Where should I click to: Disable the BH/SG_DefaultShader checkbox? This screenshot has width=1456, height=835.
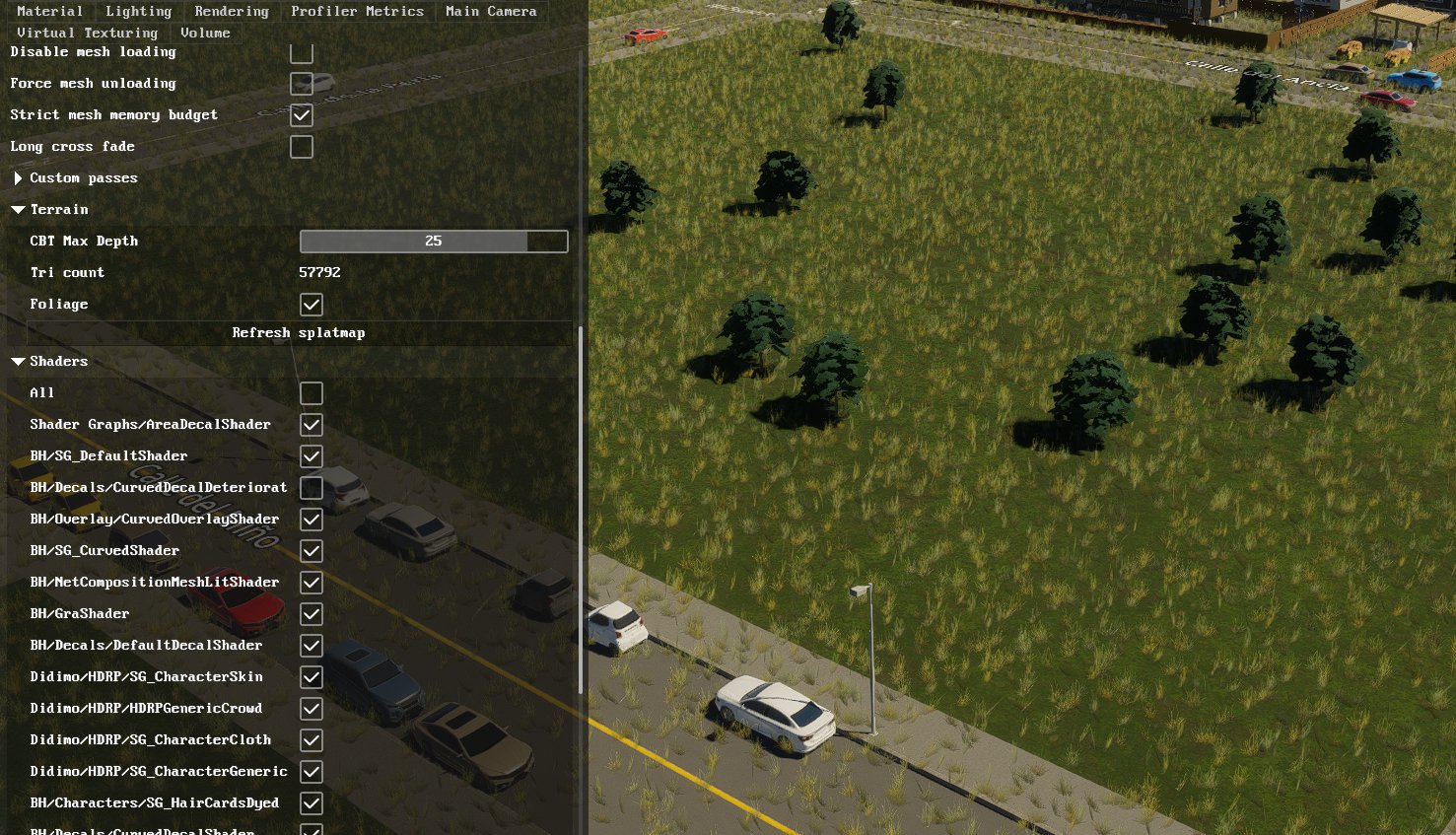point(312,456)
